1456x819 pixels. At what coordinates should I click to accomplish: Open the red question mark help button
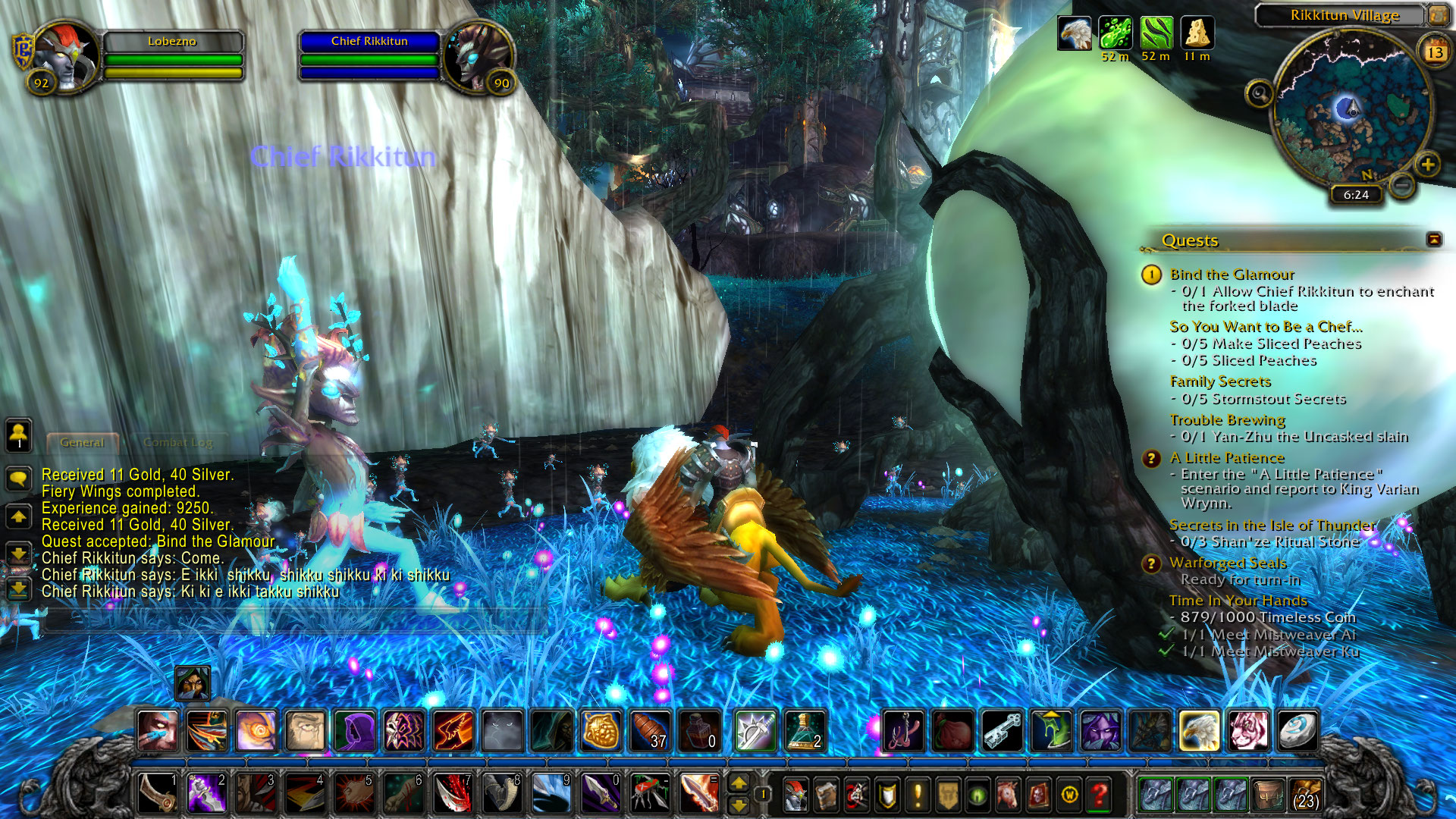(1099, 795)
